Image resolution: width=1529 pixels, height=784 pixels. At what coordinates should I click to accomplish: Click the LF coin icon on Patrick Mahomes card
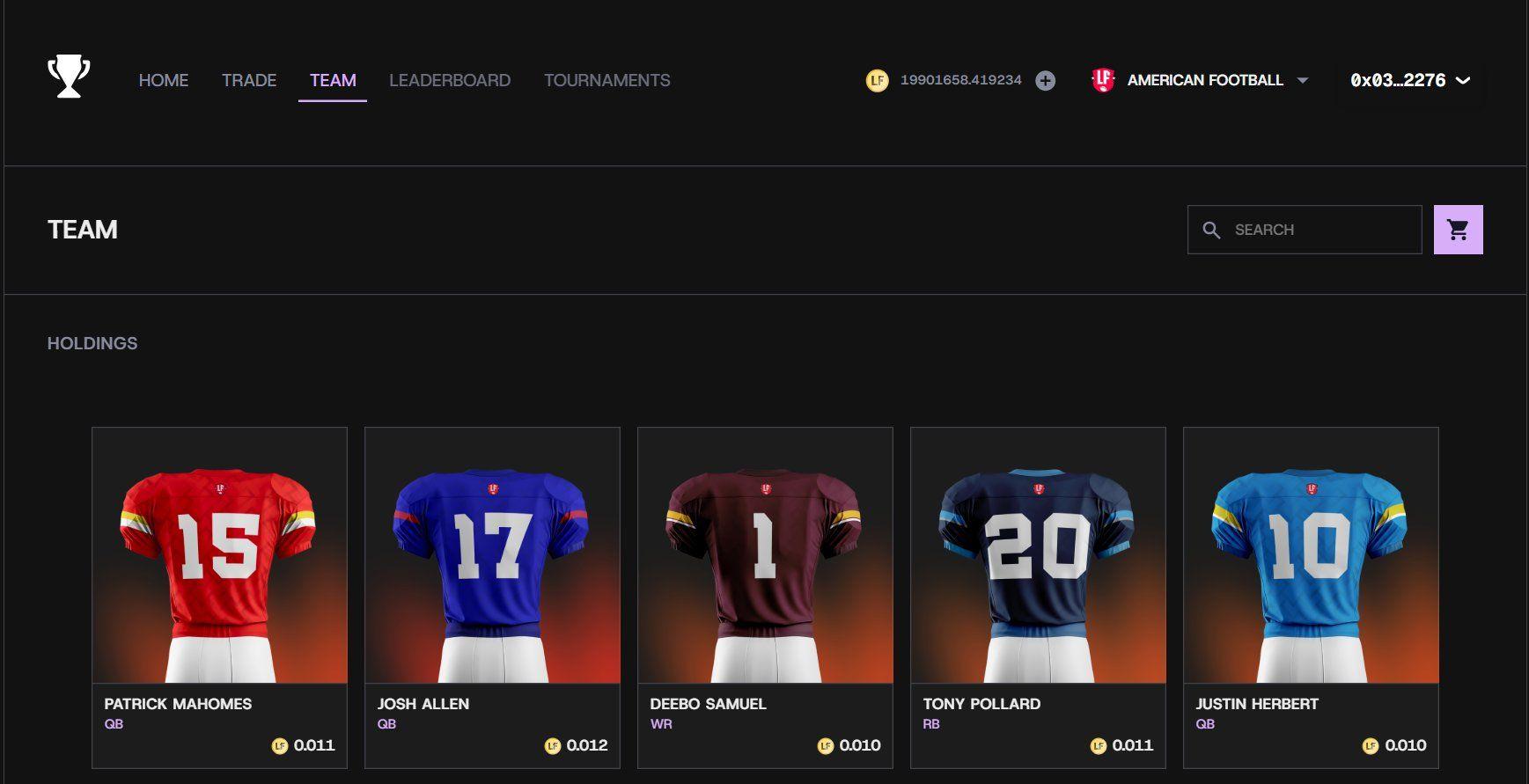[x=279, y=744]
